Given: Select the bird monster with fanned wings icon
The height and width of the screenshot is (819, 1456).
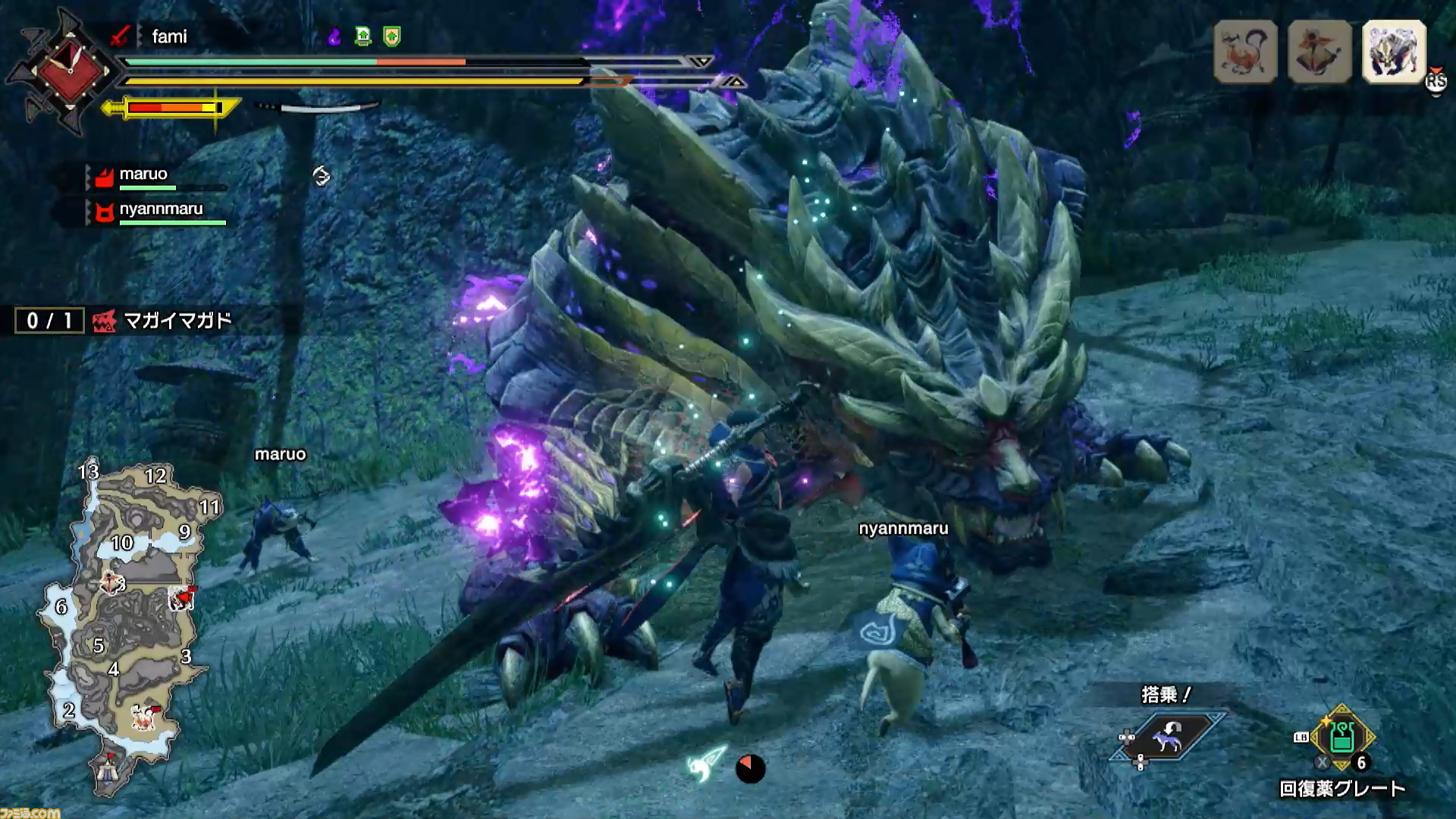Looking at the screenshot, I should [x=1319, y=52].
